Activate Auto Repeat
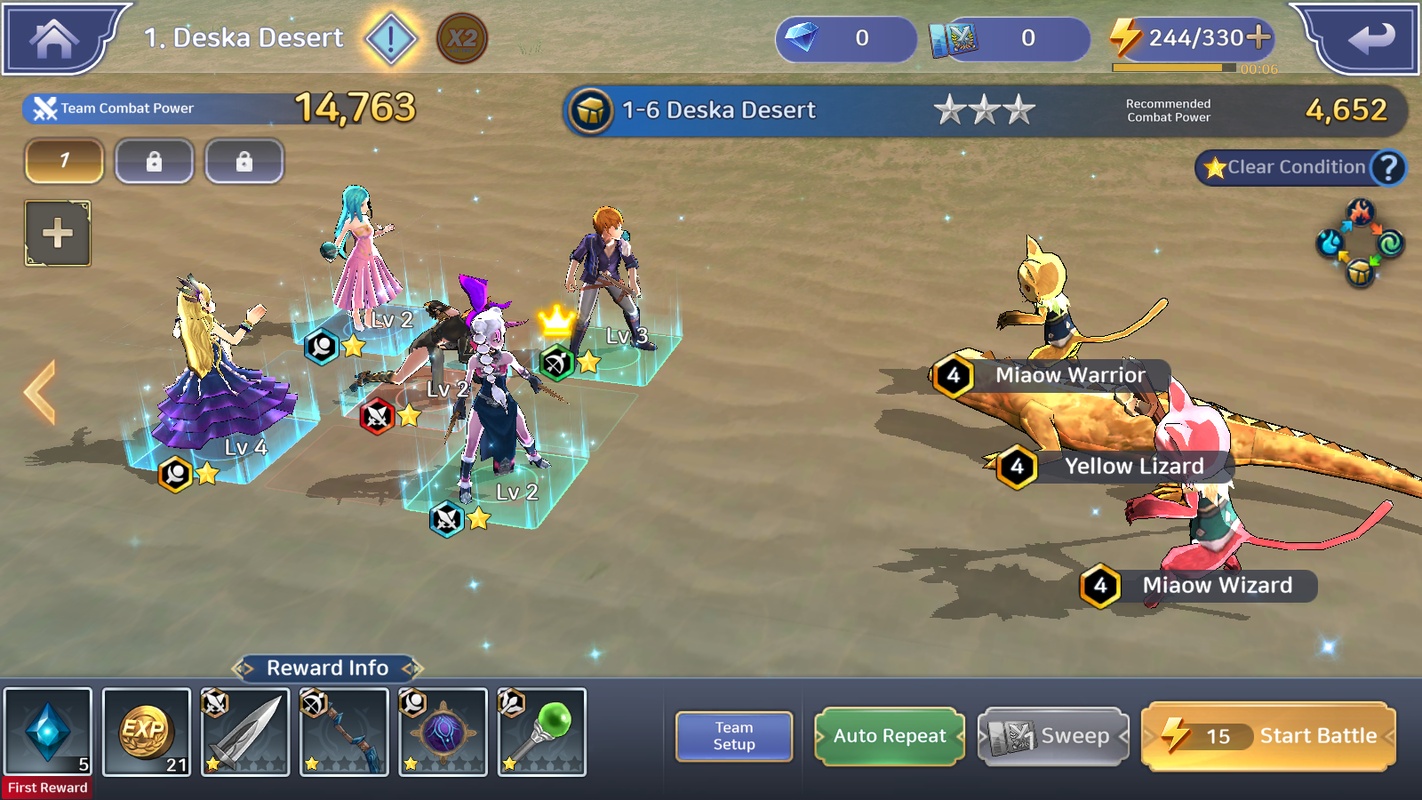Viewport: 1422px width, 800px height. click(x=889, y=736)
